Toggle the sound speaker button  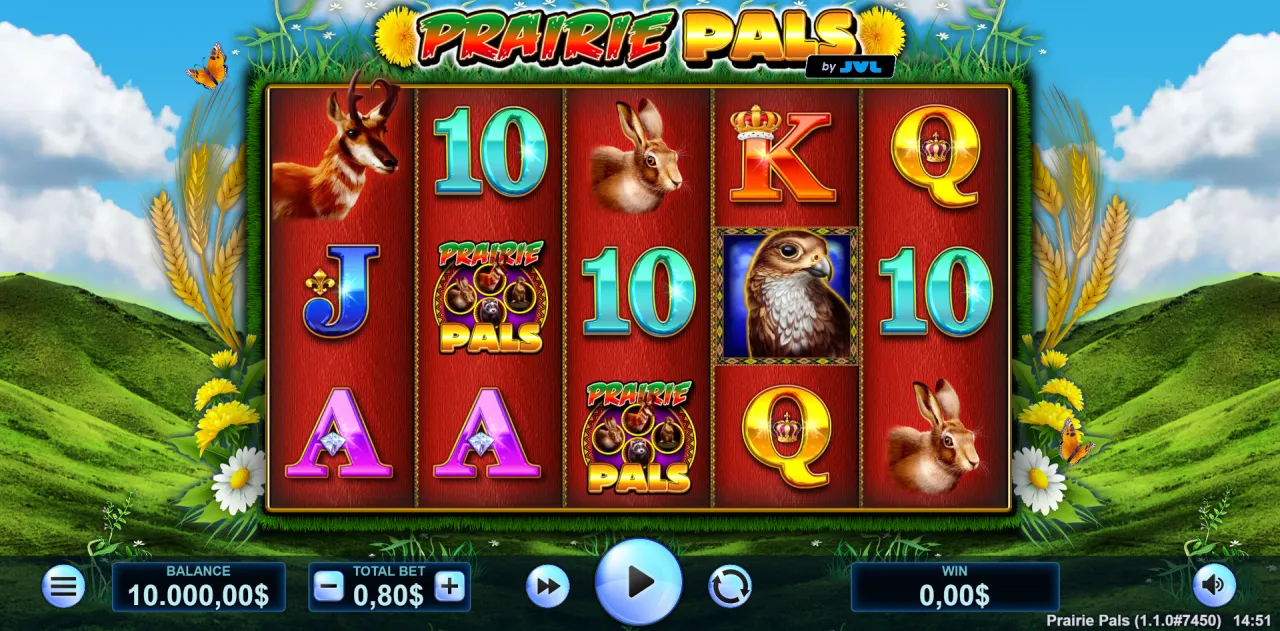pyautogui.click(x=1214, y=586)
